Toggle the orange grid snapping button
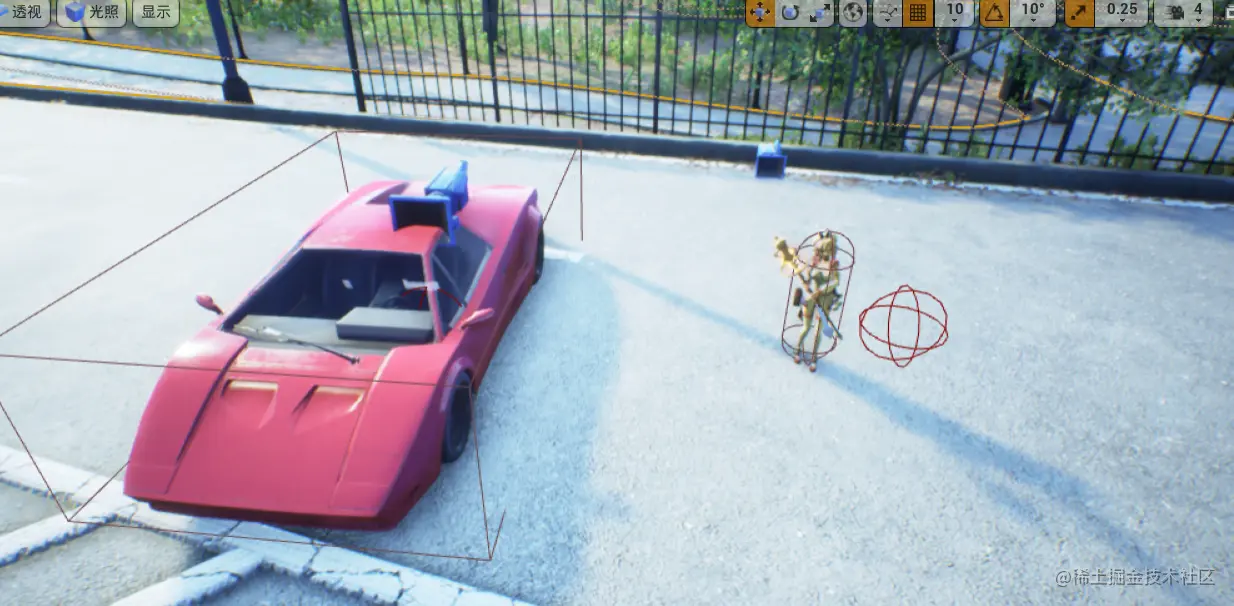The width and height of the screenshot is (1234, 606). [x=917, y=12]
